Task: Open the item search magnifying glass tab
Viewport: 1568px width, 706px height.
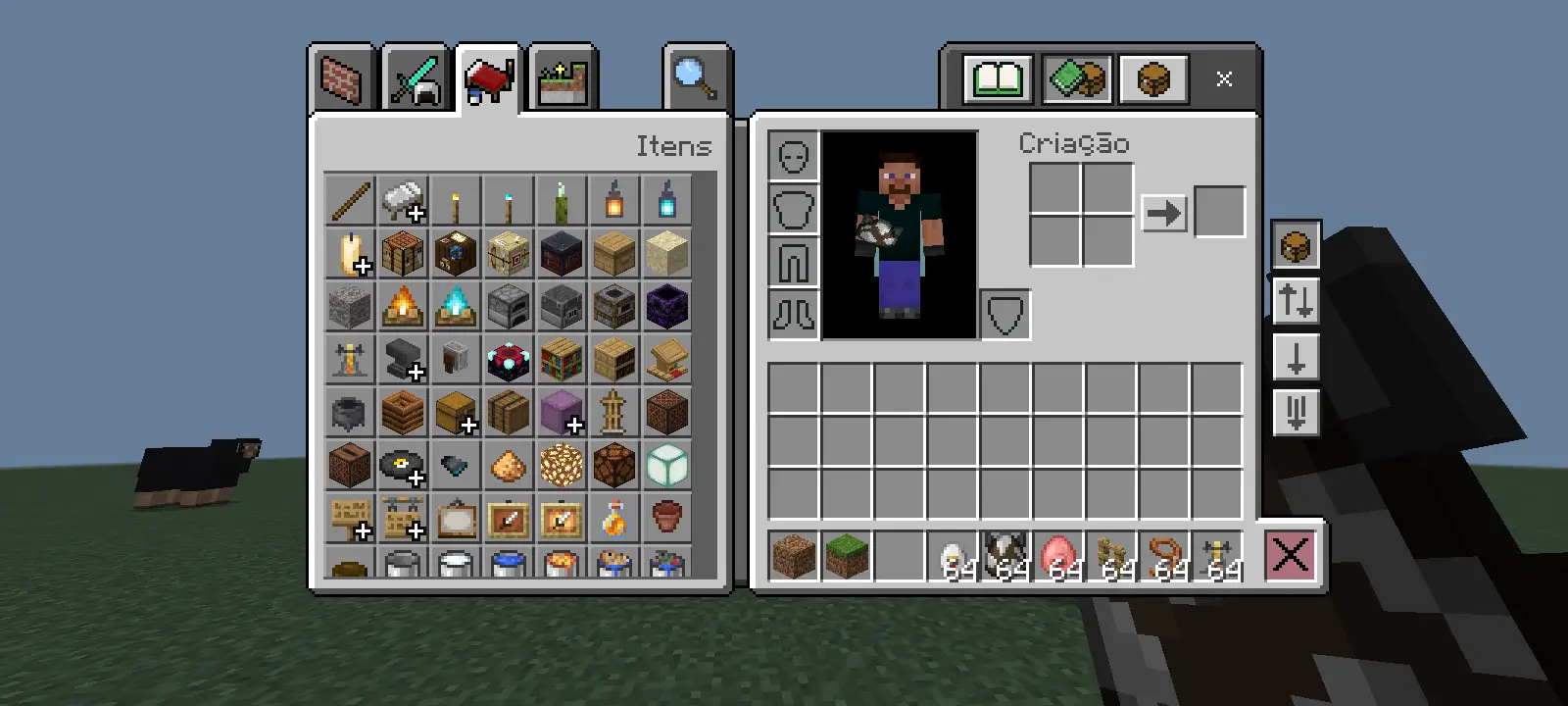Action: coord(696,77)
